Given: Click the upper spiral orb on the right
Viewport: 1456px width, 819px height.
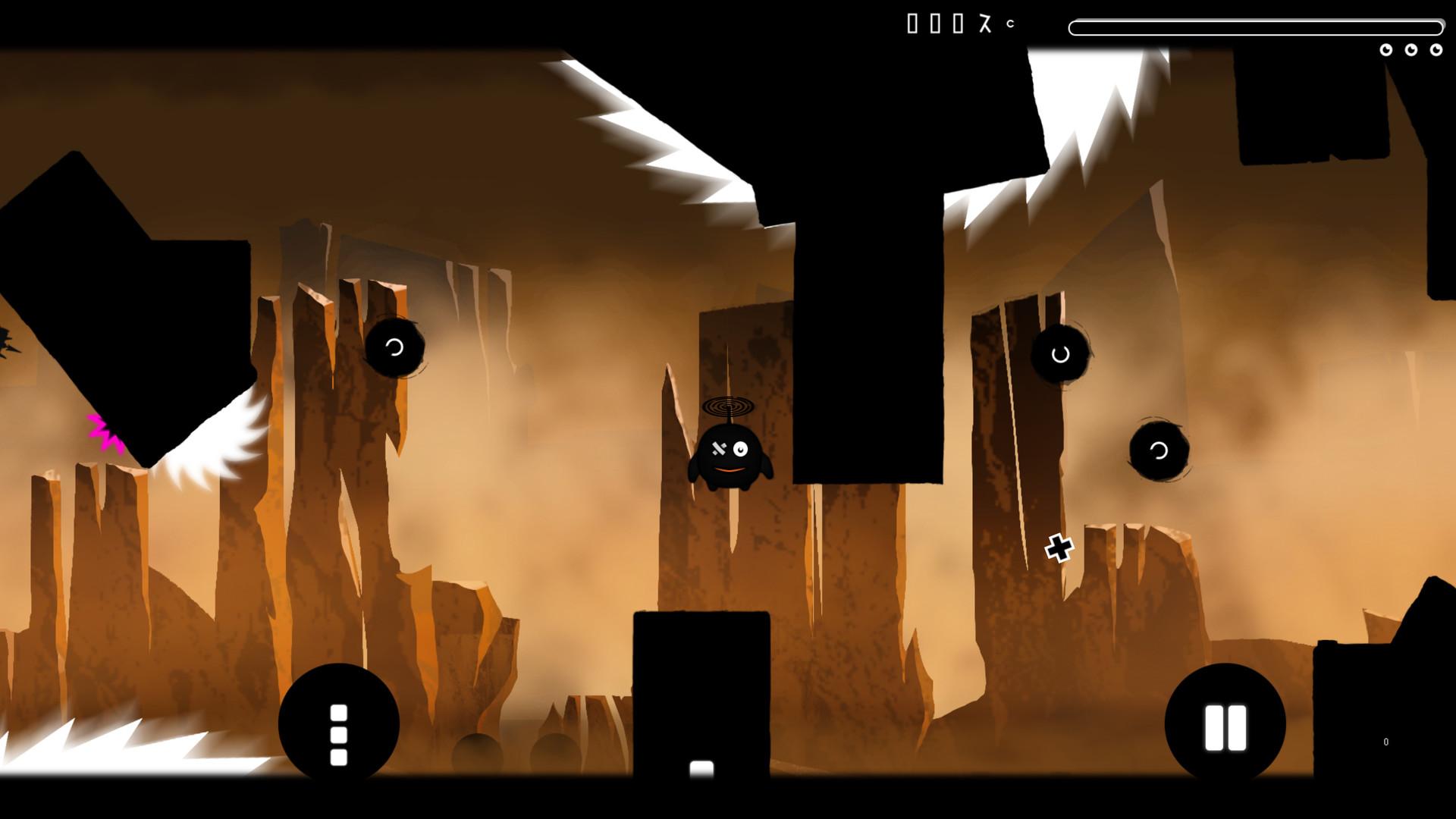Looking at the screenshot, I should pos(1060,353).
